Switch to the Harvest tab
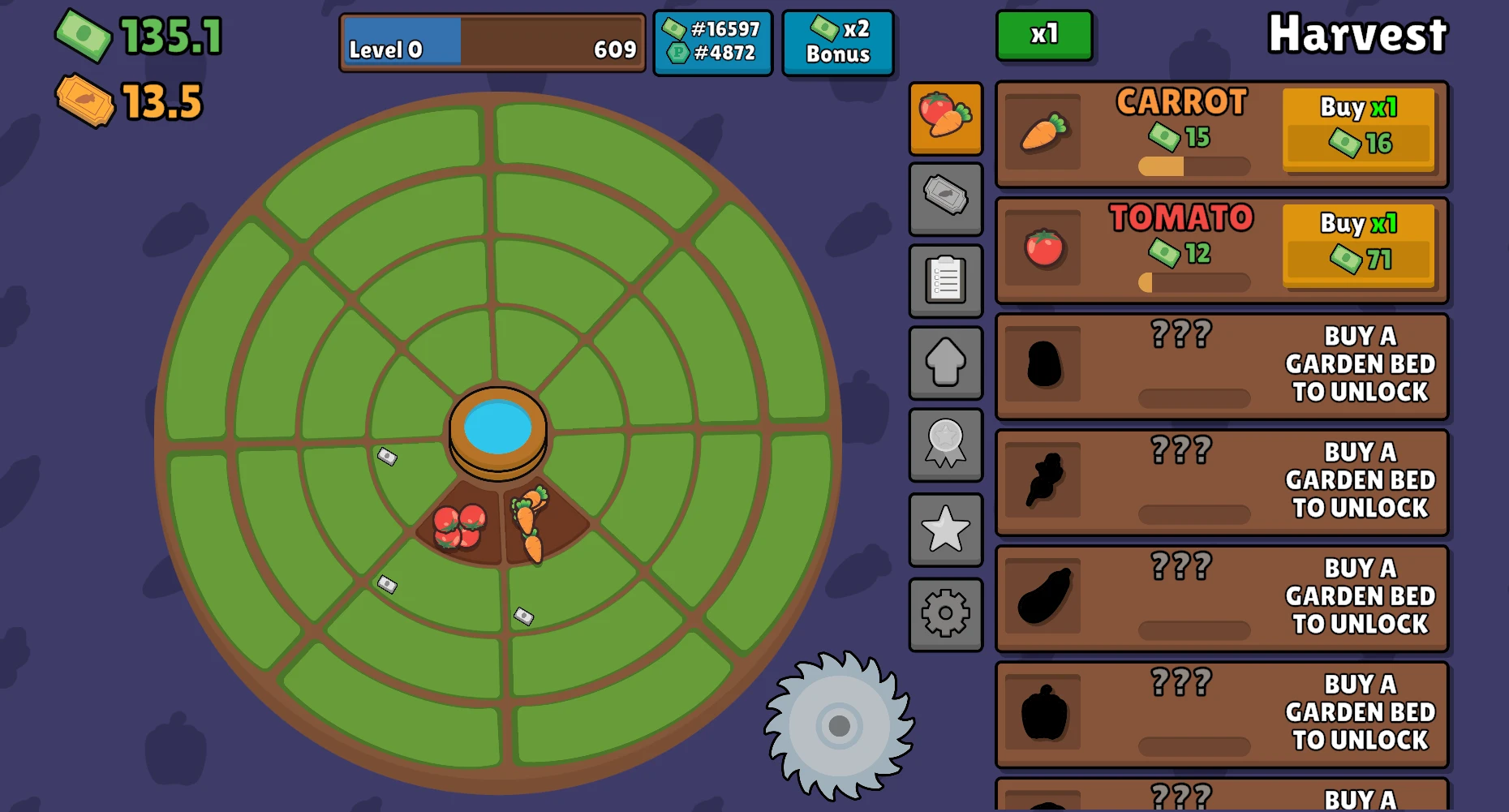Viewport: 1509px width, 812px height. 1358,34
